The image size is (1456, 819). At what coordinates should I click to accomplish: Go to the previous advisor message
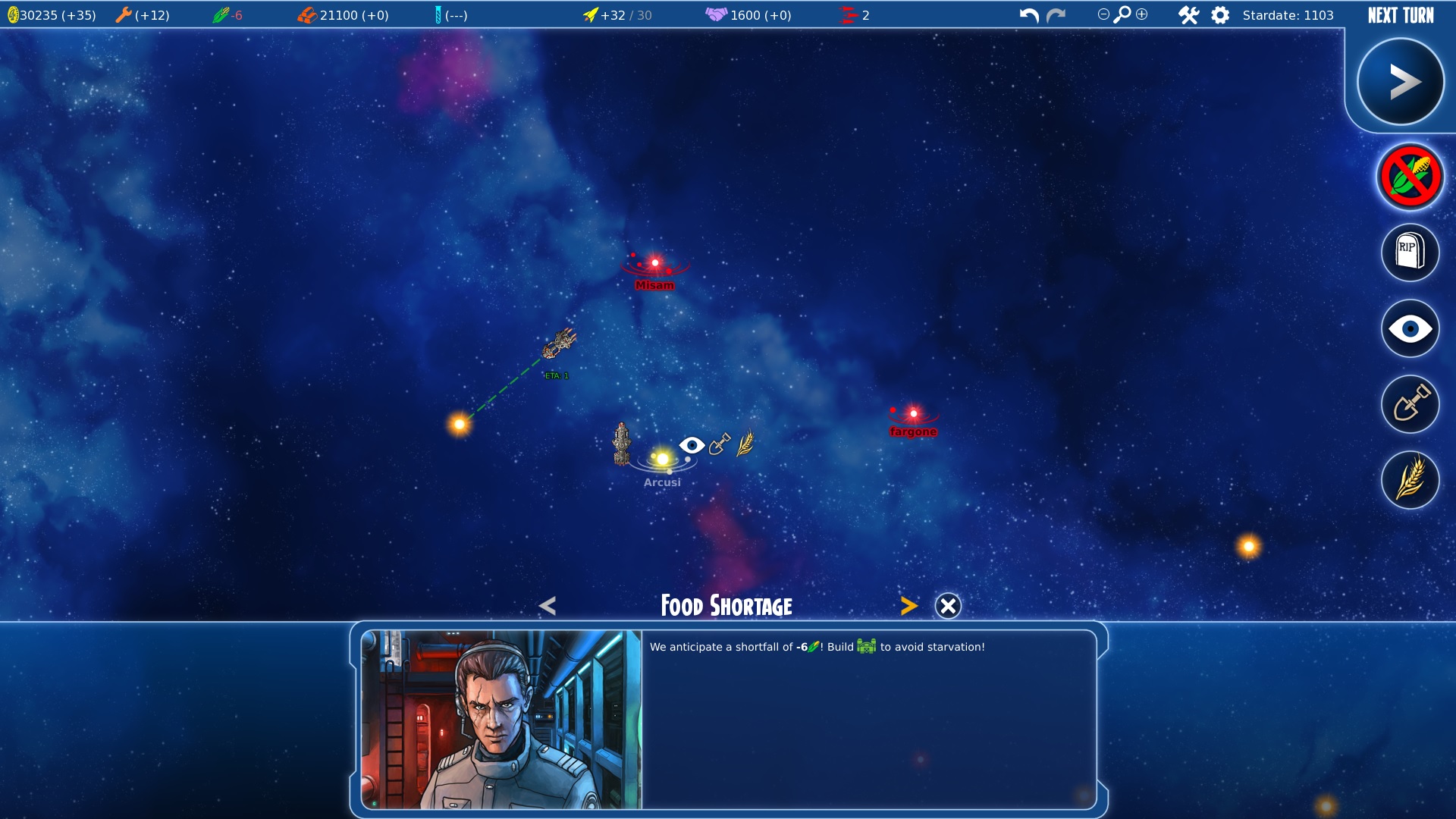[x=548, y=606]
